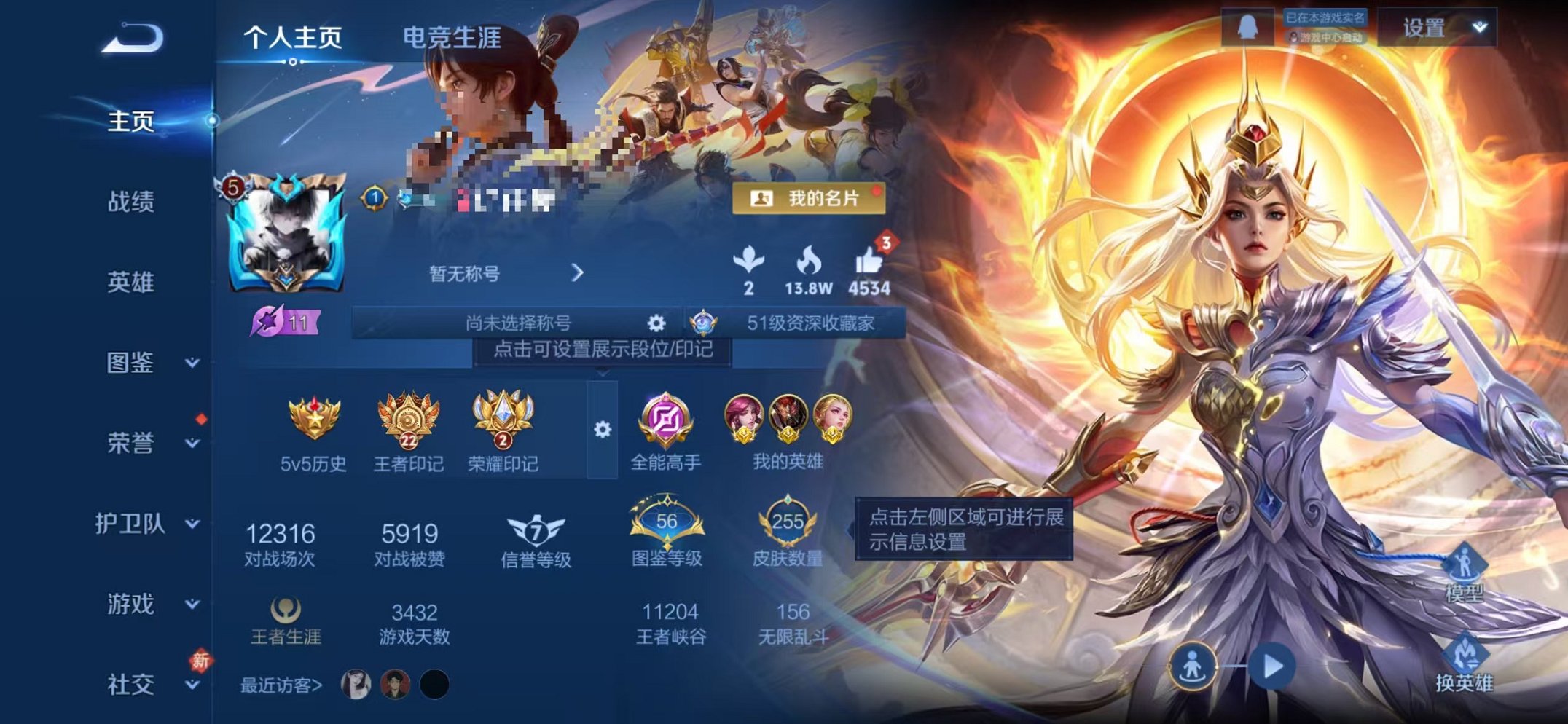Expand the 社交 sidebar section
The image size is (1568, 724).
pyautogui.click(x=131, y=685)
